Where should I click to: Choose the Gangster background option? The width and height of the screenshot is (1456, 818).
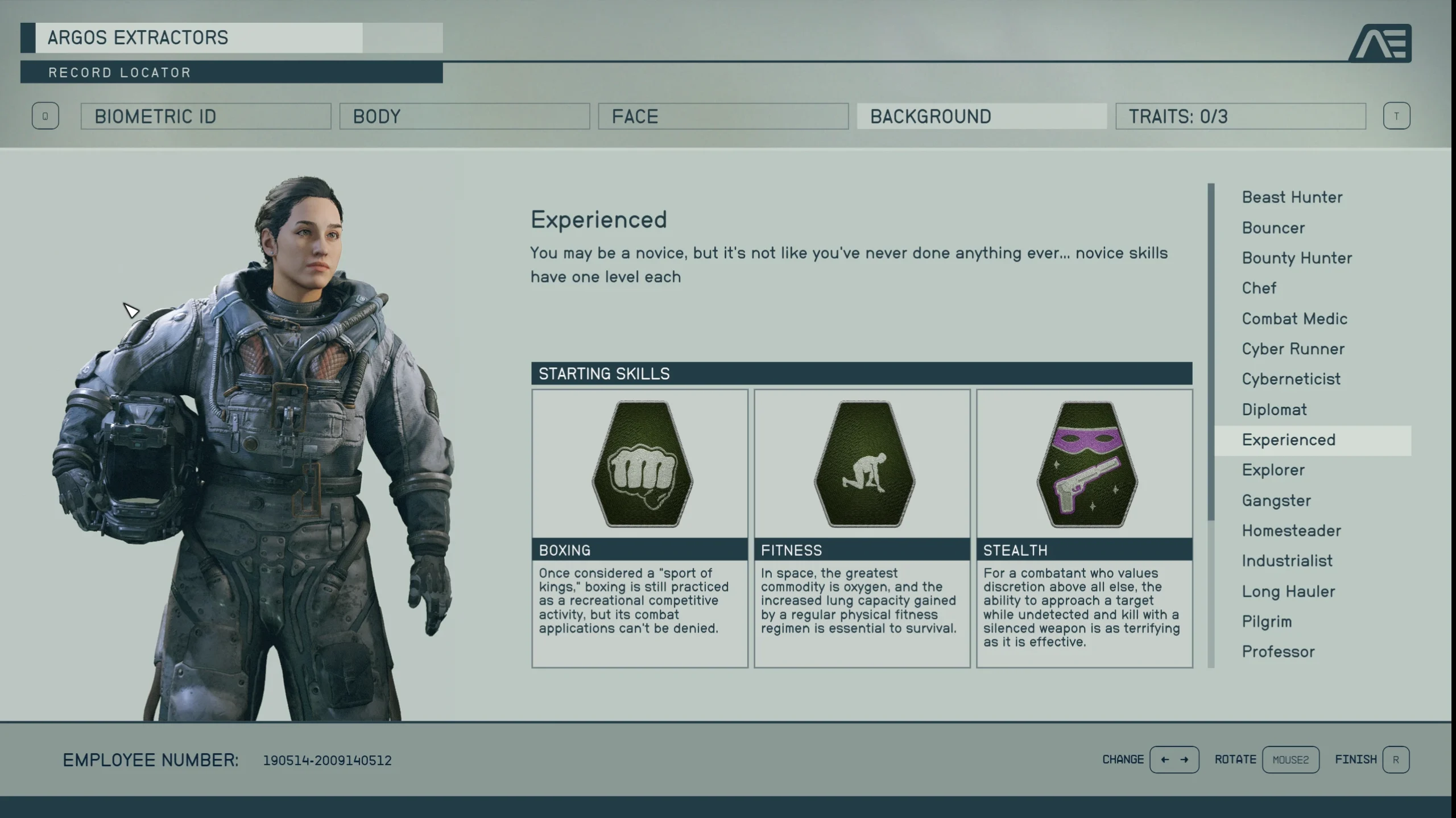coord(1276,500)
